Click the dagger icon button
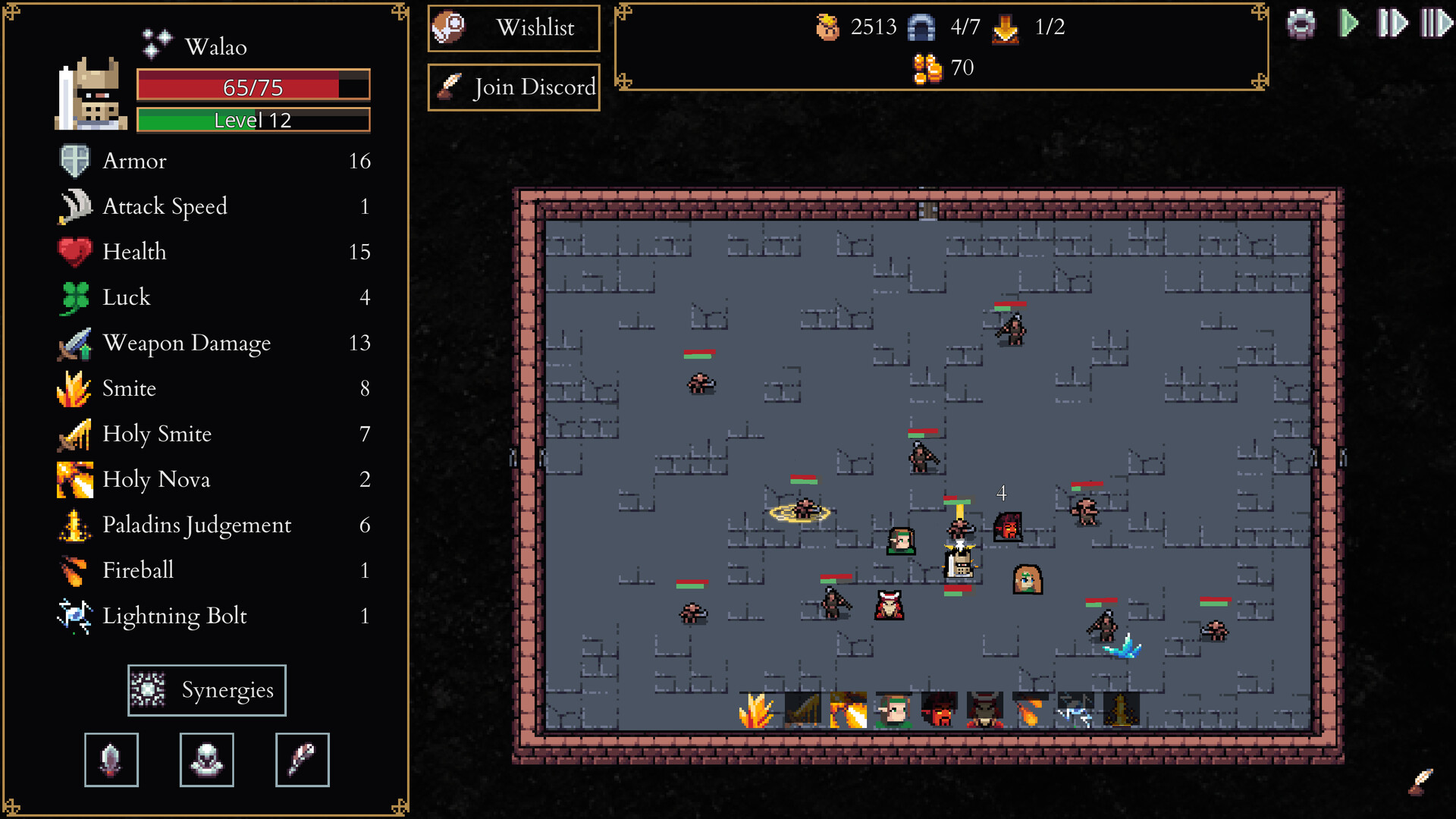 coord(111,760)
